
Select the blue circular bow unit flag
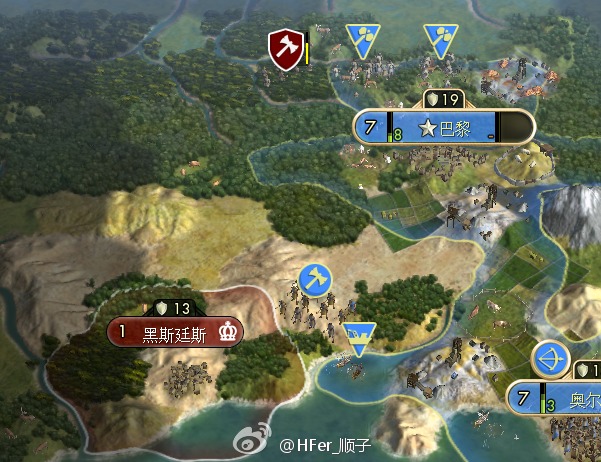click(549, 358)
